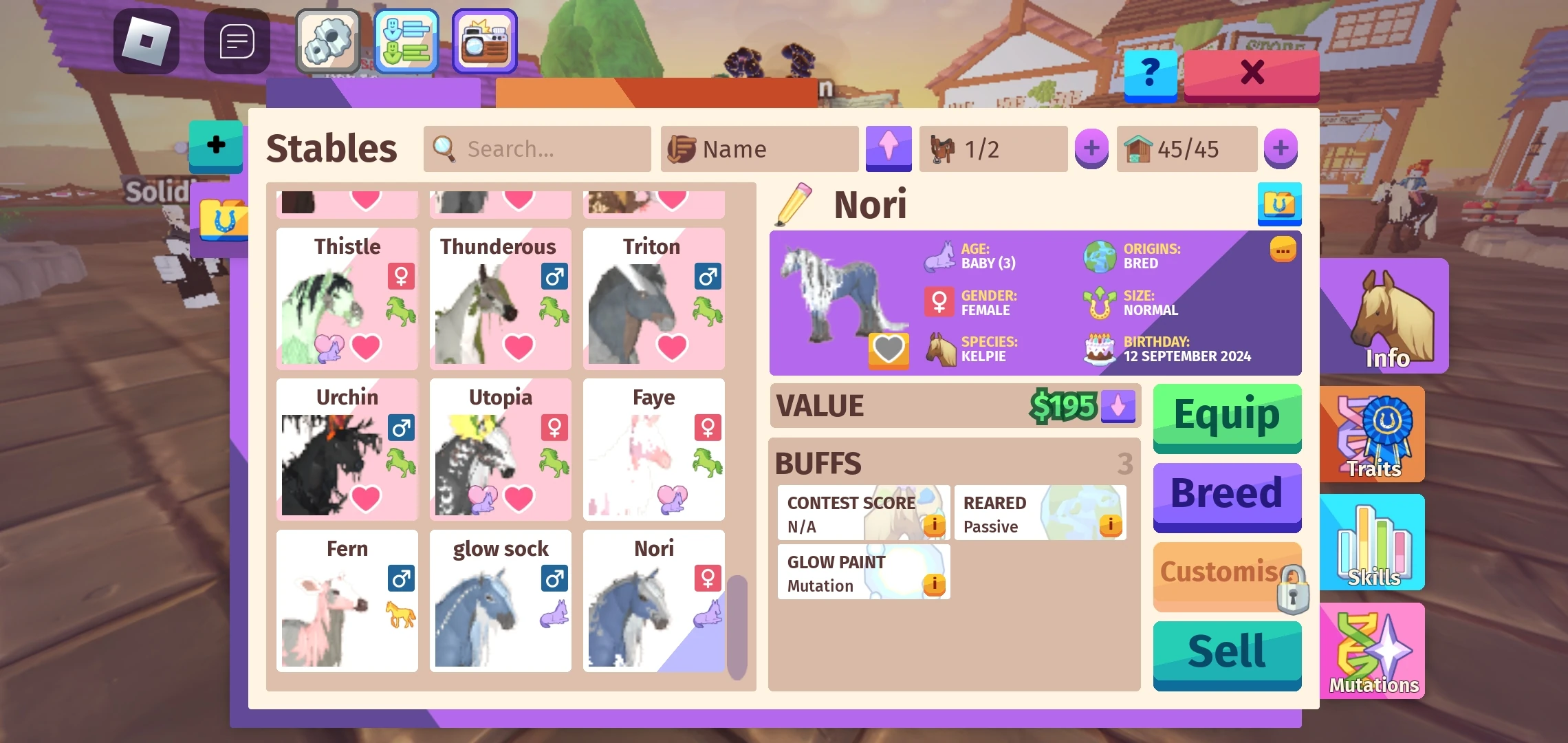Unfavorite Thistle by clicking her heart
Screen dimensions: 1568x743
pyautogui.click(x=367, y=347)
